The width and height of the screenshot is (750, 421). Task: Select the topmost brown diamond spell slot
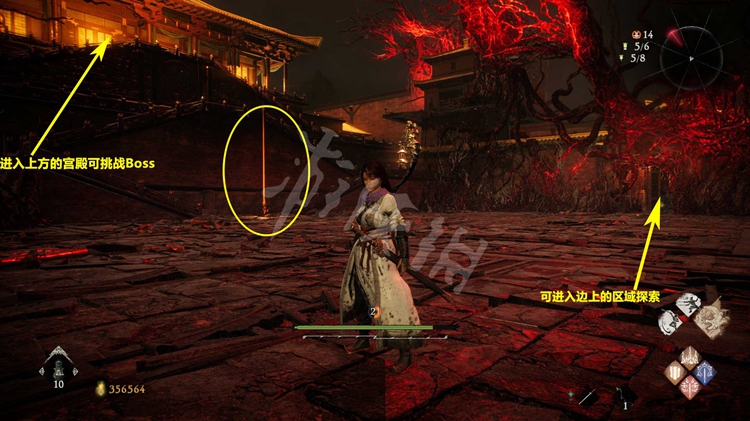690,357
